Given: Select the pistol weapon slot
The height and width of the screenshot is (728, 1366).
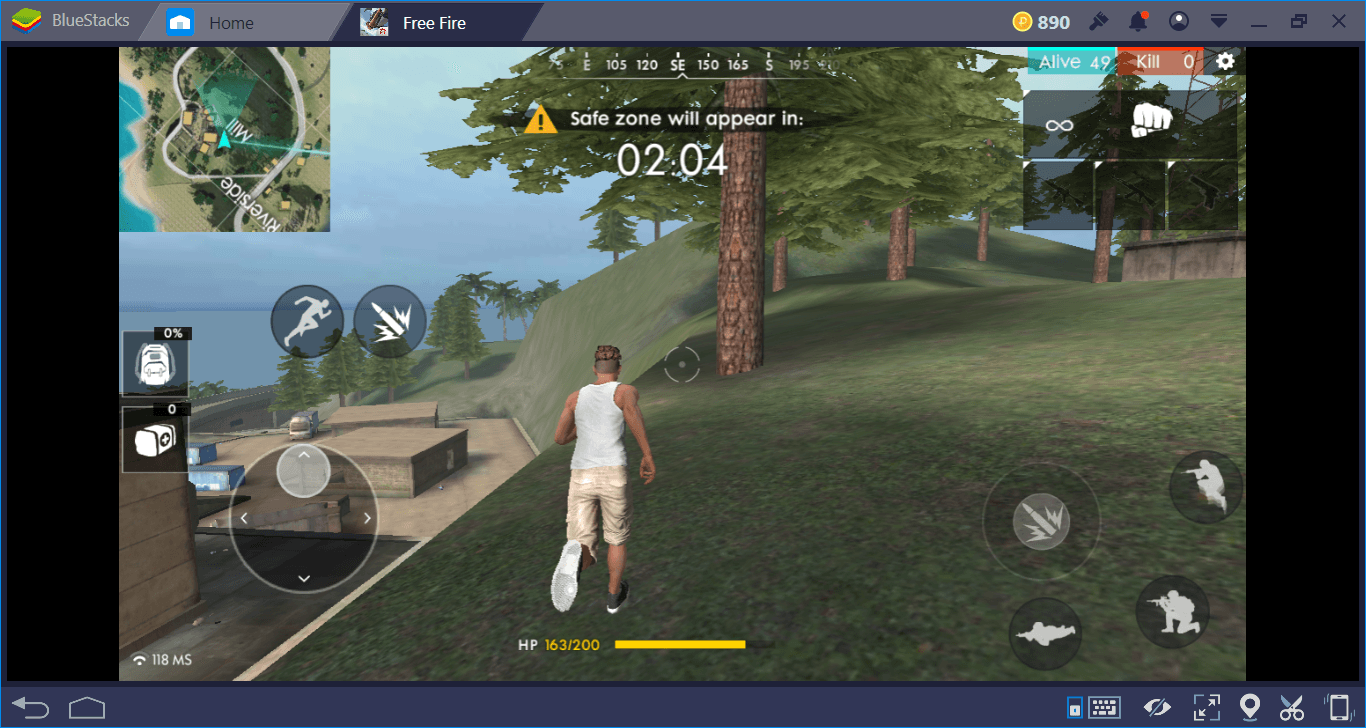Looking at the screenshot, I should (1202, 191).
